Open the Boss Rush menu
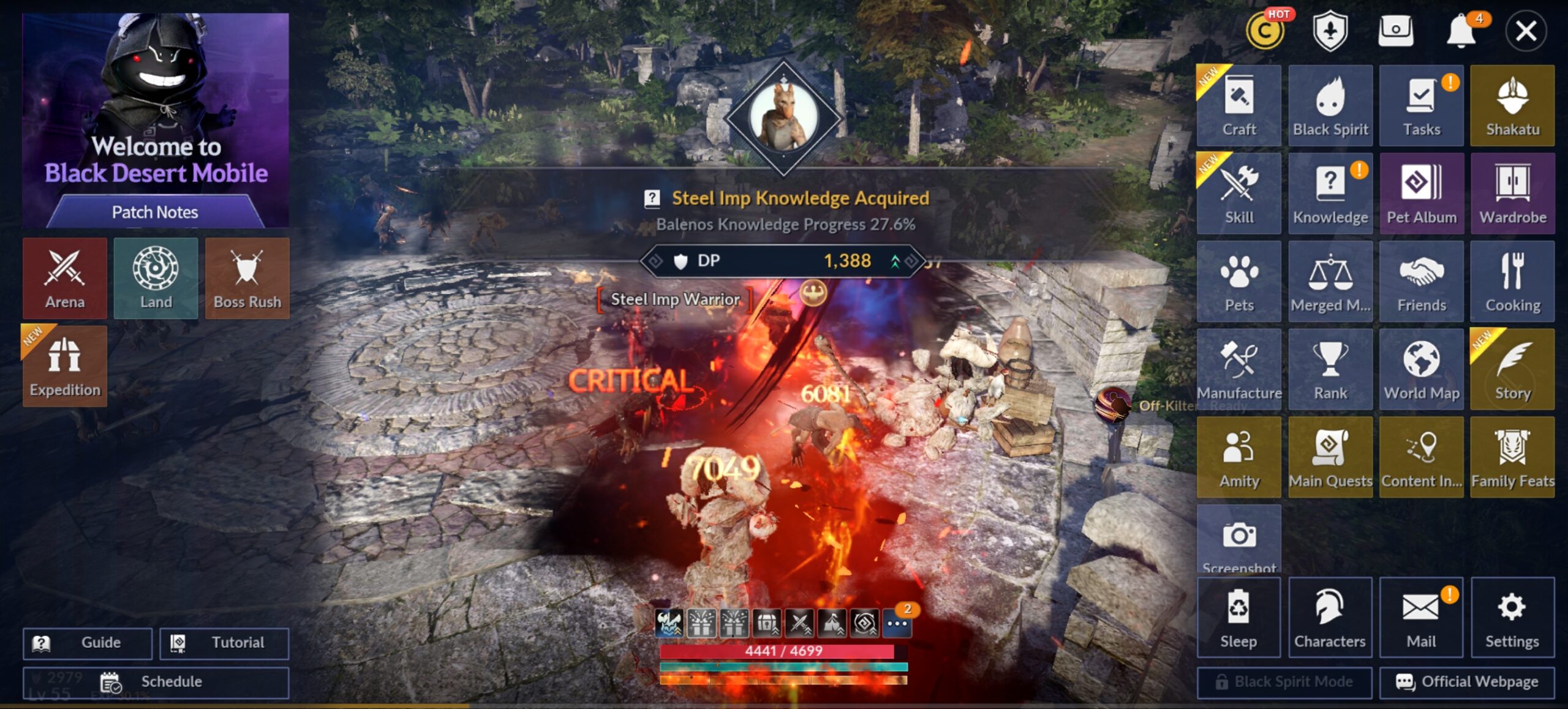The image size is (1568, 709). [x=247, y=279]
